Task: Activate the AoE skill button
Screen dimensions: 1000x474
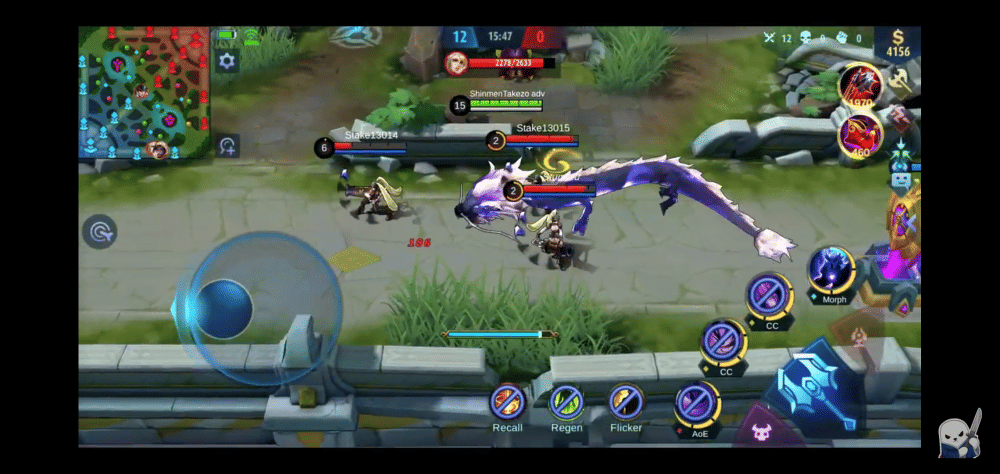Action: 698,404
